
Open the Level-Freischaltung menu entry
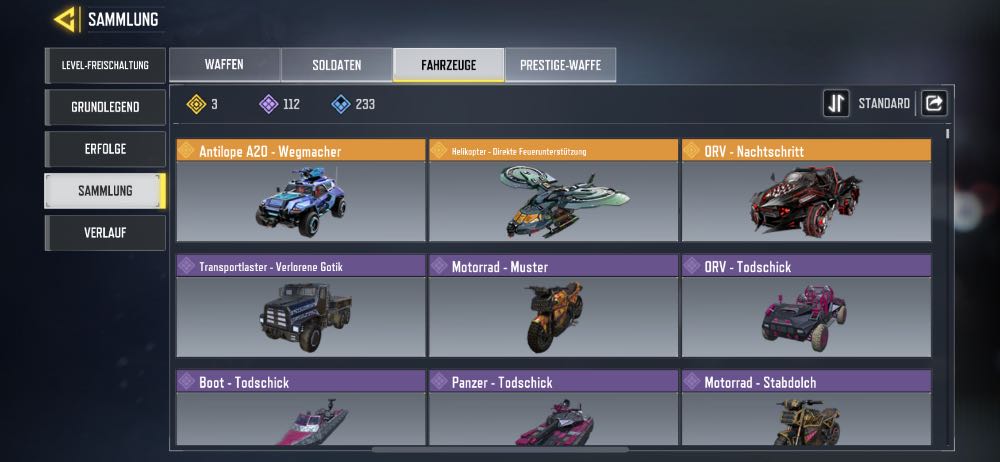tap(105, 65)
